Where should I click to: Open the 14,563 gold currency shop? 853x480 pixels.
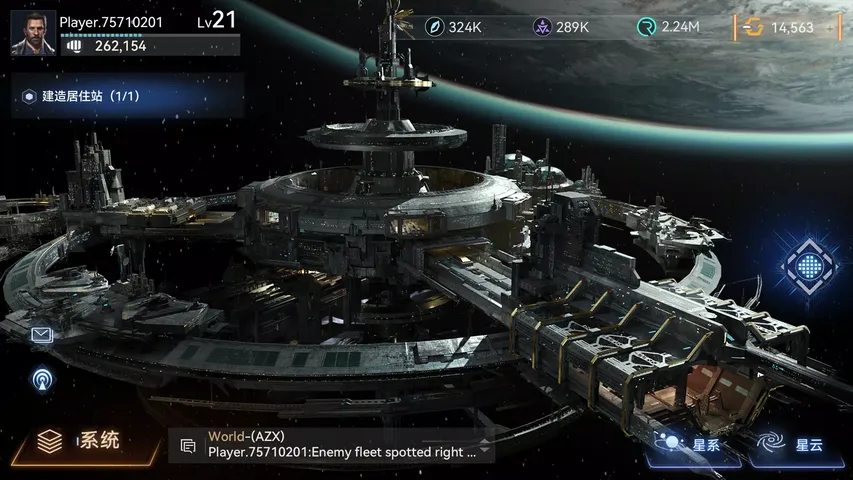click(x=788, y=27)
